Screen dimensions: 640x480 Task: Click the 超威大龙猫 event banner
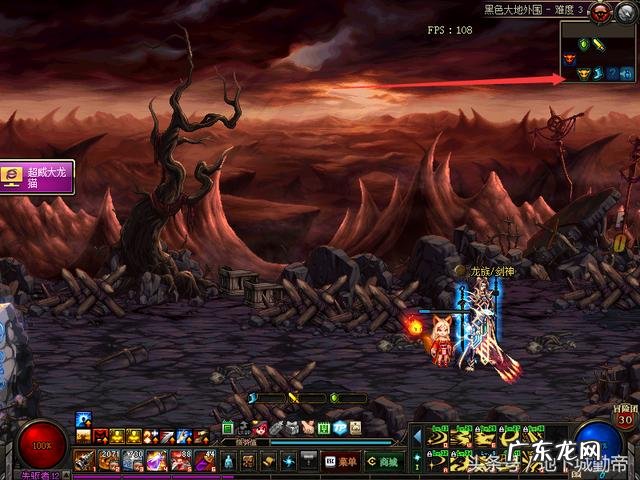[36, 179]
